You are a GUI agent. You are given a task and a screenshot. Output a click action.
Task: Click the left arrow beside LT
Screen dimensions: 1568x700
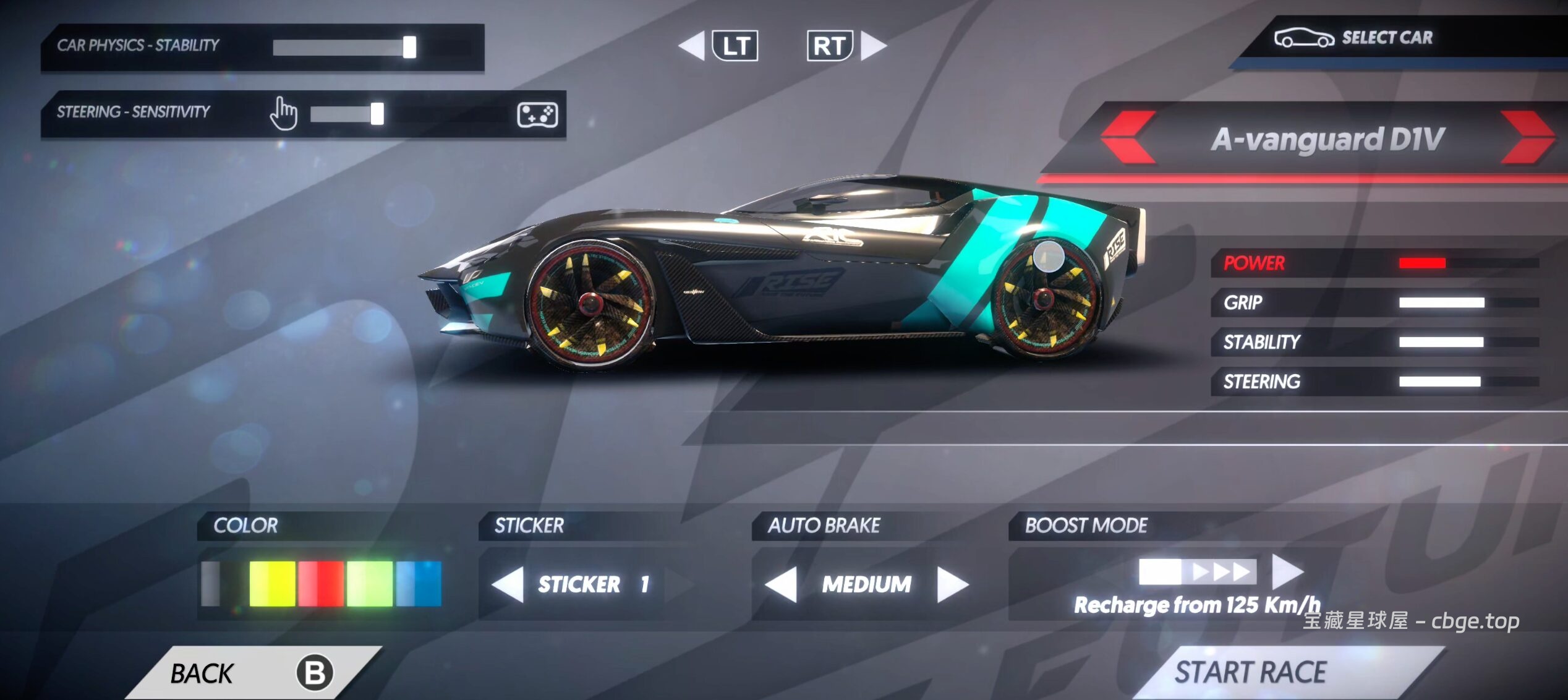(x=692, y=46)
